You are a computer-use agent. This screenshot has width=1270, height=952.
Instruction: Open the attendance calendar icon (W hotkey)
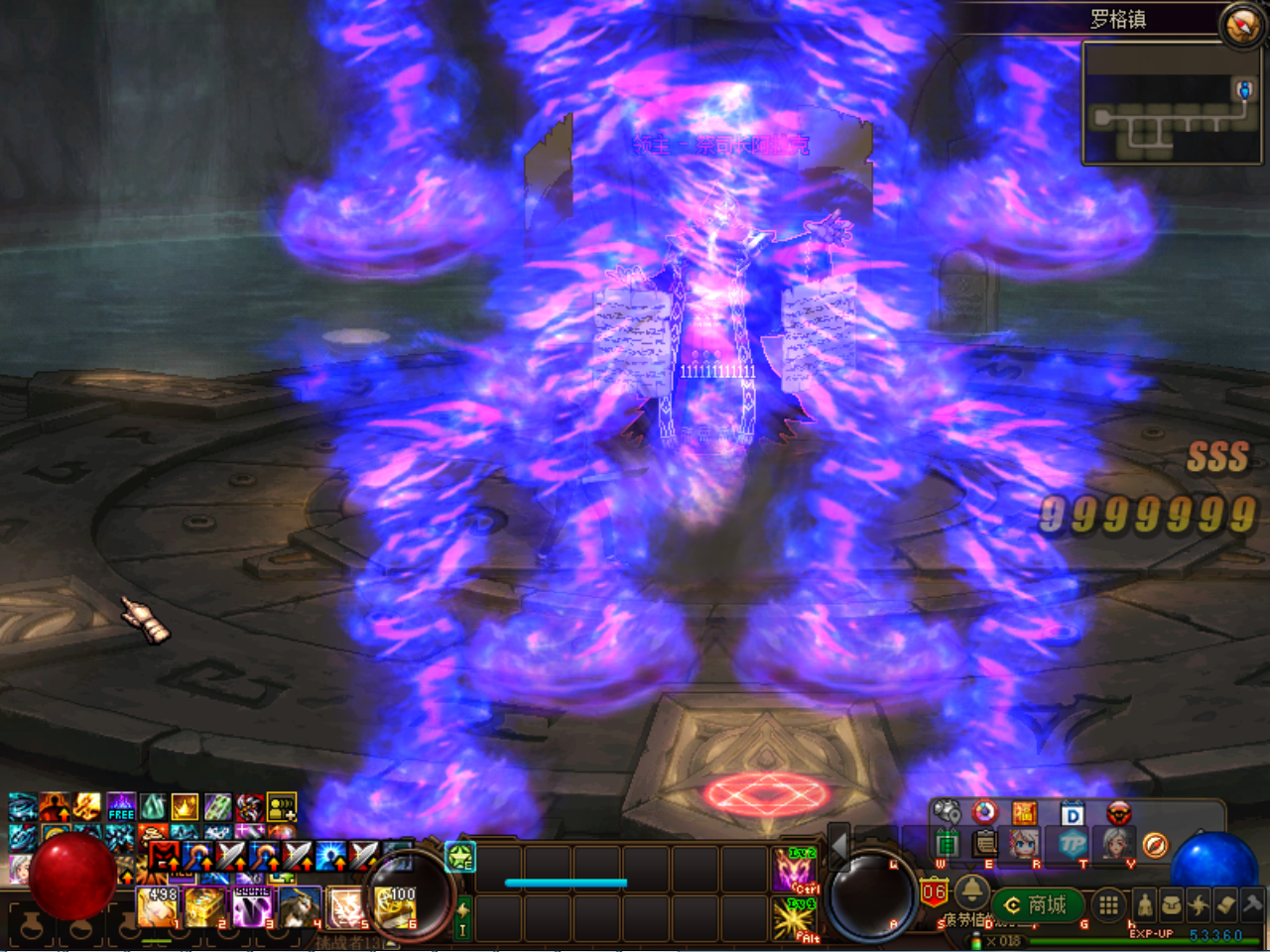click(947, 844)
